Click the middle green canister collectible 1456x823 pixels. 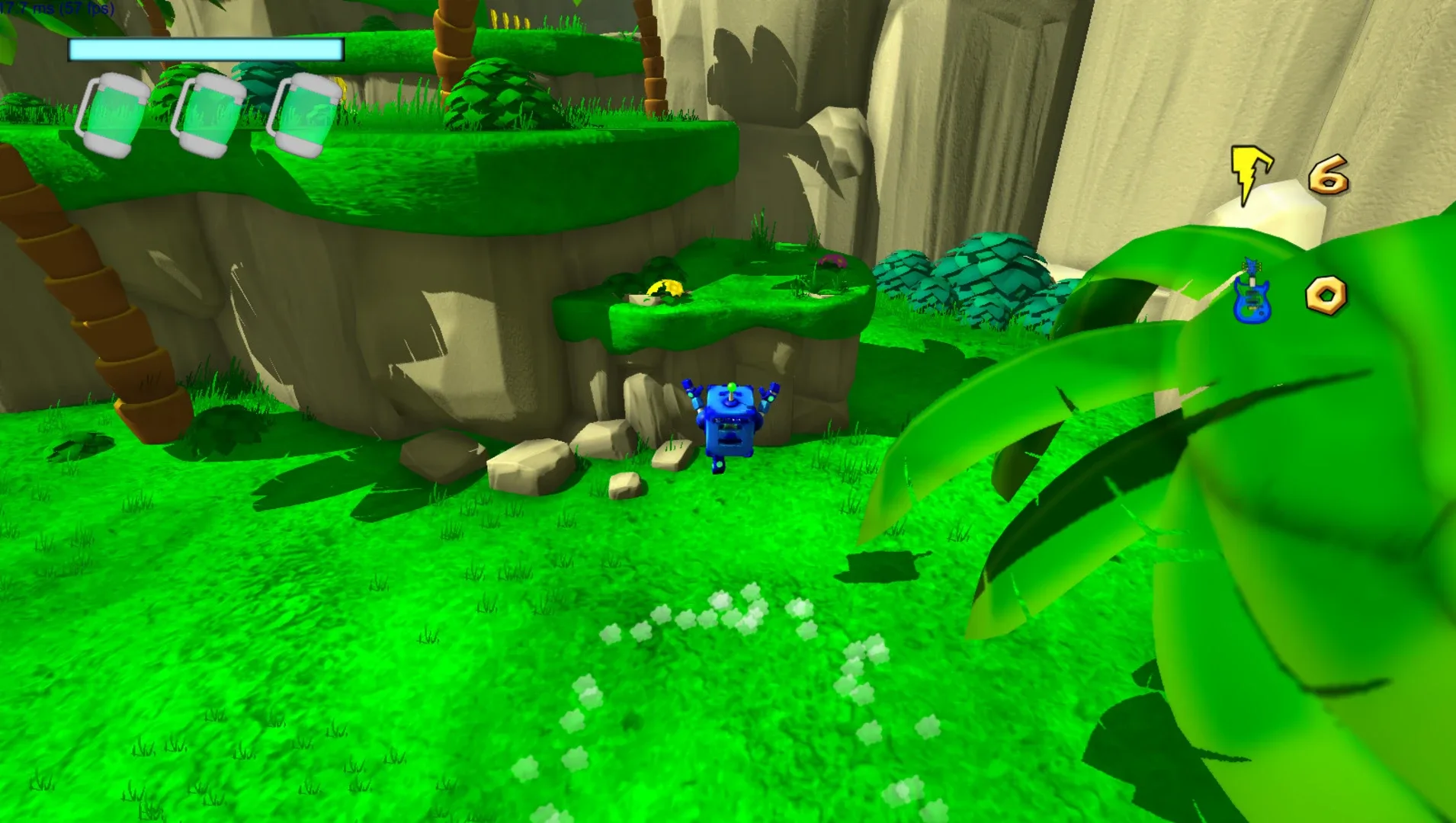(x=212, y=114)
